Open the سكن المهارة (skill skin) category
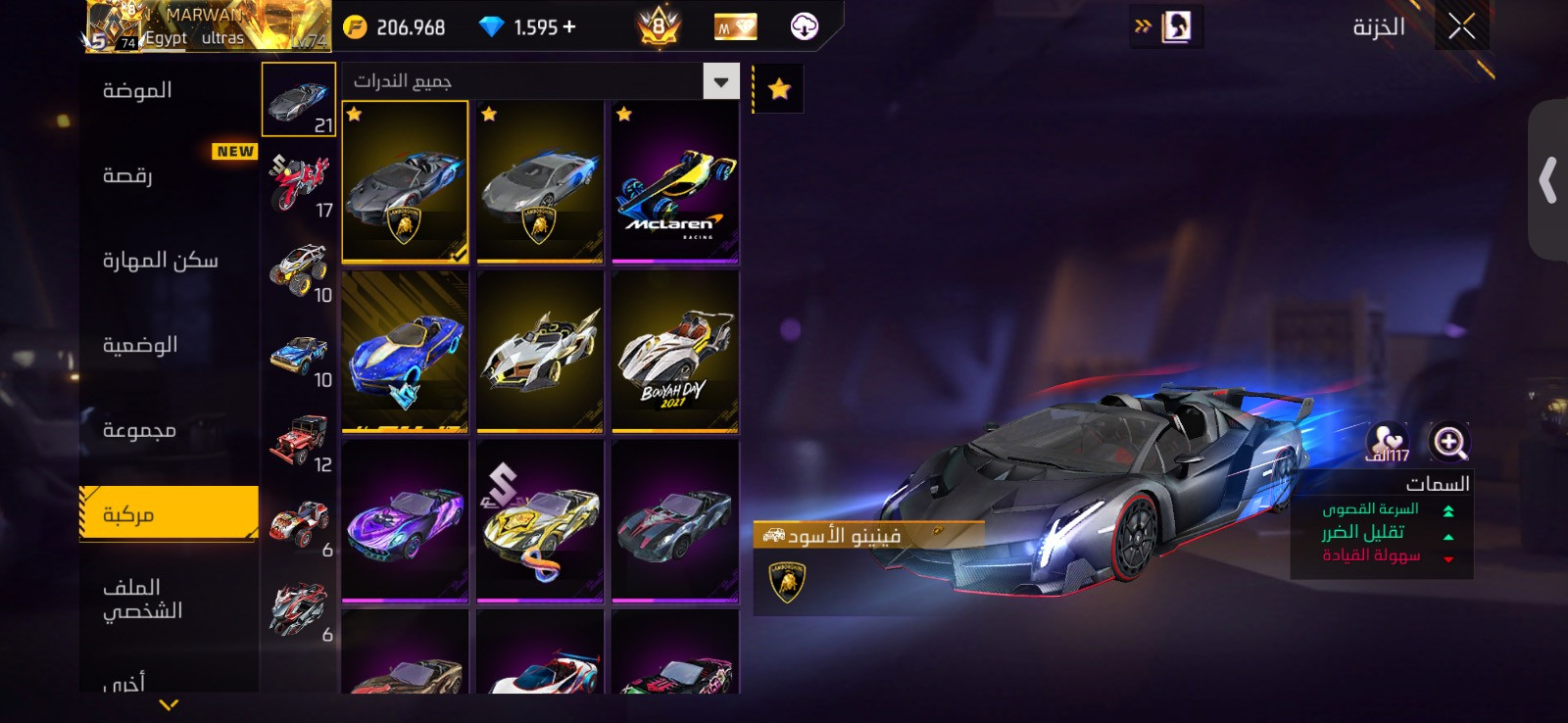The height and width of the screenshot is (723, 1568). point(160,261)
